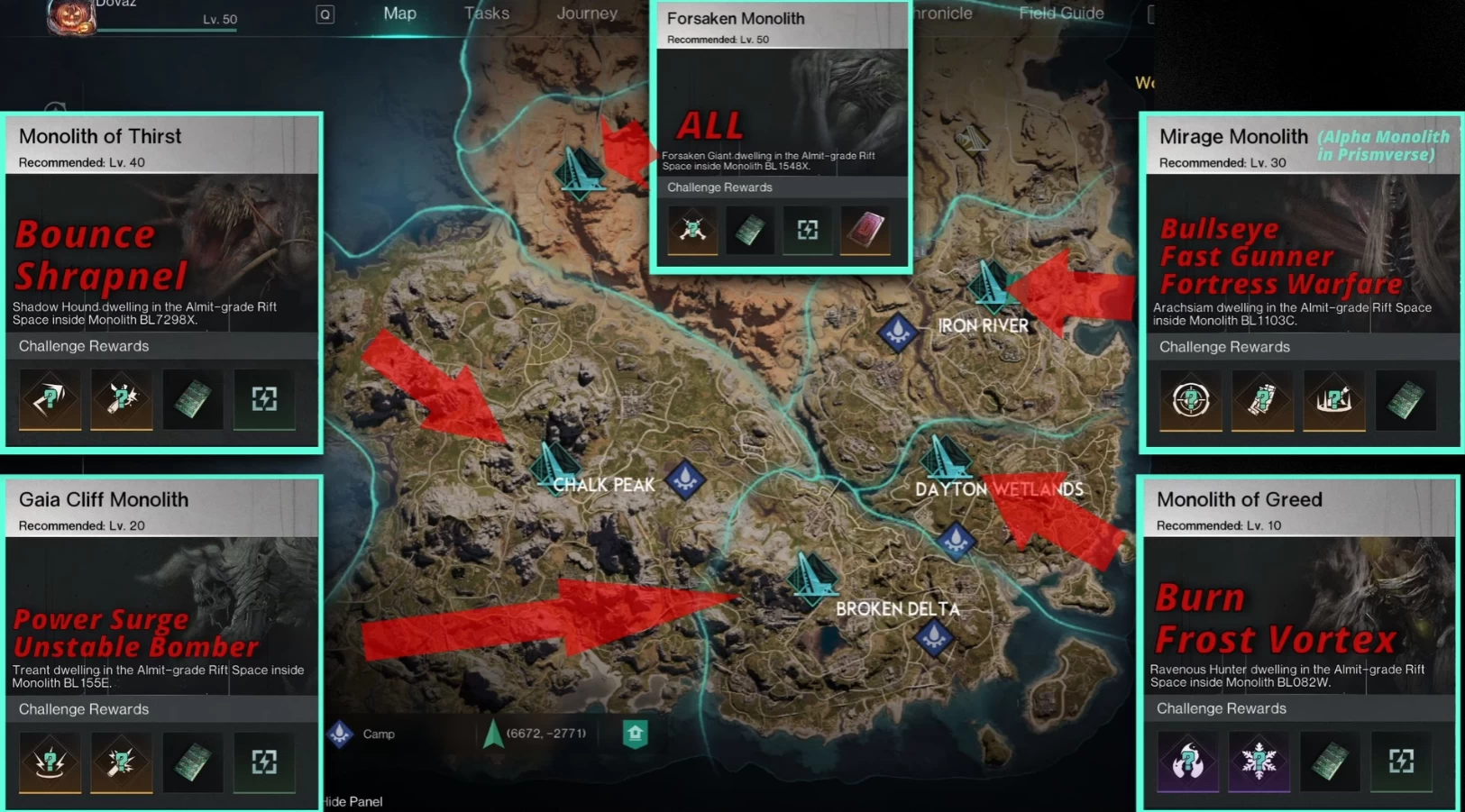This screenshot has height=812, width=1465.
Task: Click the camp marker right of Chalk Peak
Action: click(x=685, y=479)
